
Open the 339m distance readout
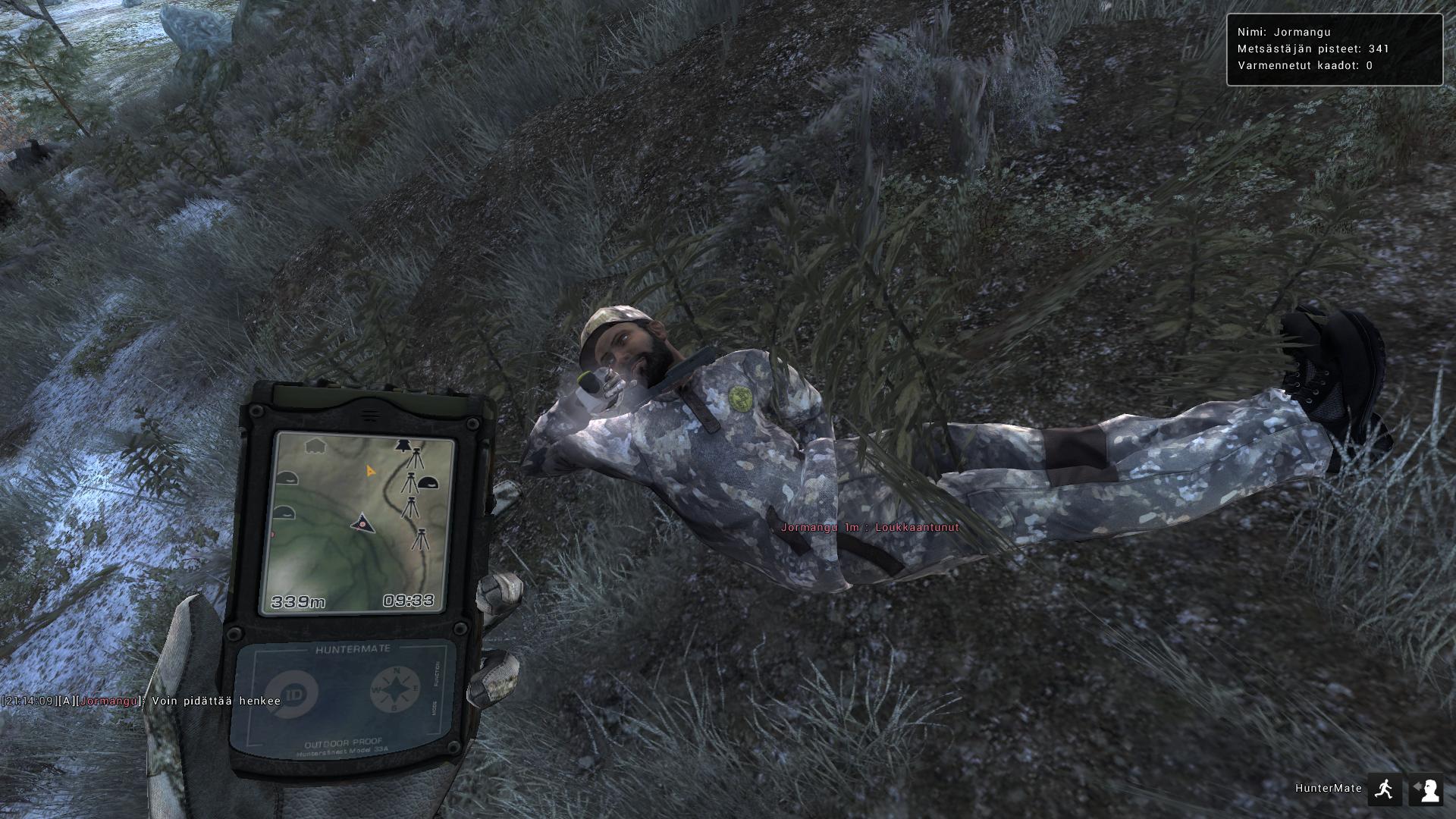click(299, 601)
